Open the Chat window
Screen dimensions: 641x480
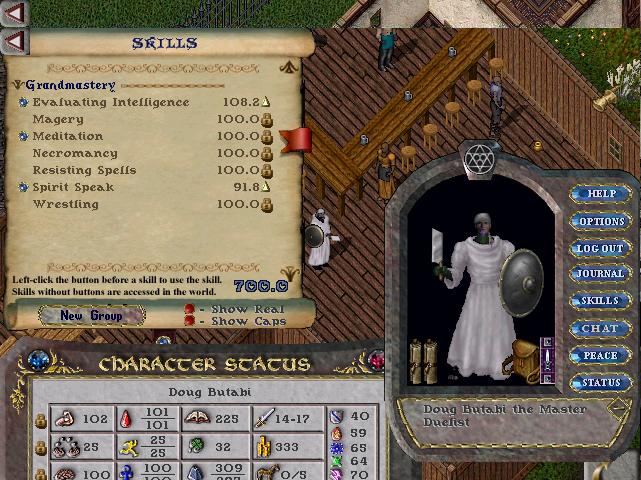point(601,328)
